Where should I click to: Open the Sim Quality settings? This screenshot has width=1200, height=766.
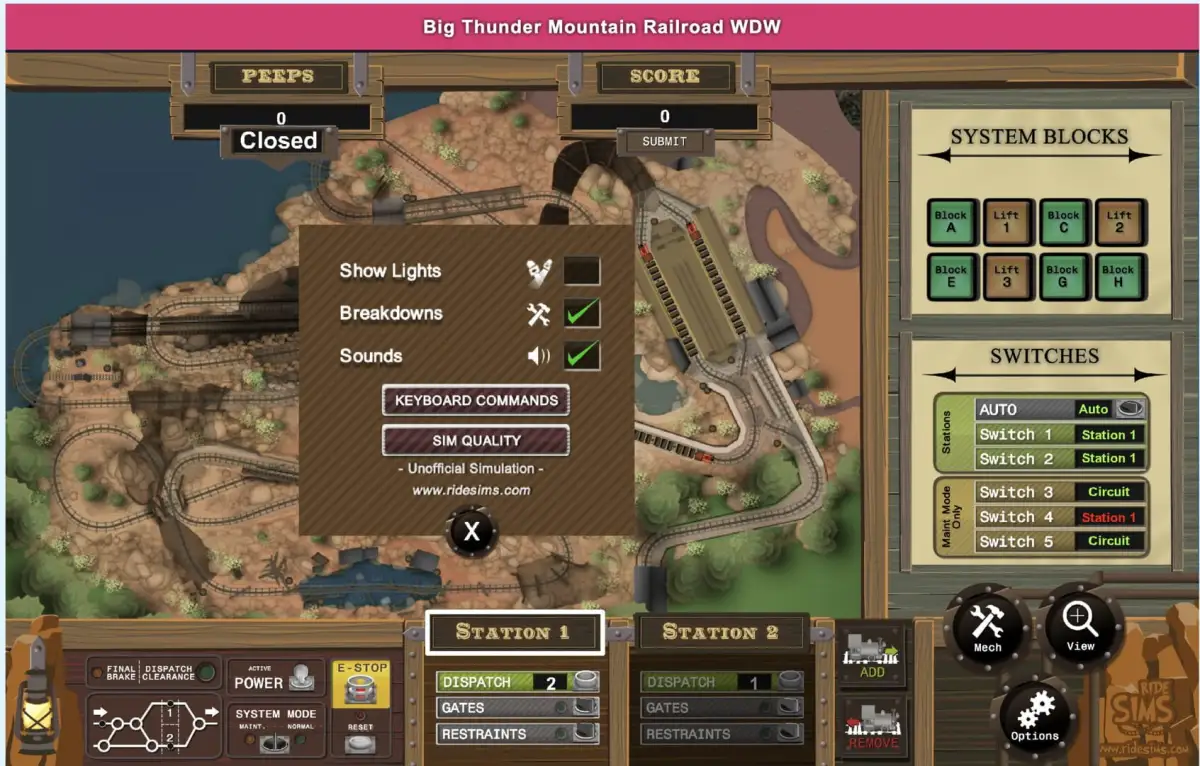(476, 441)
